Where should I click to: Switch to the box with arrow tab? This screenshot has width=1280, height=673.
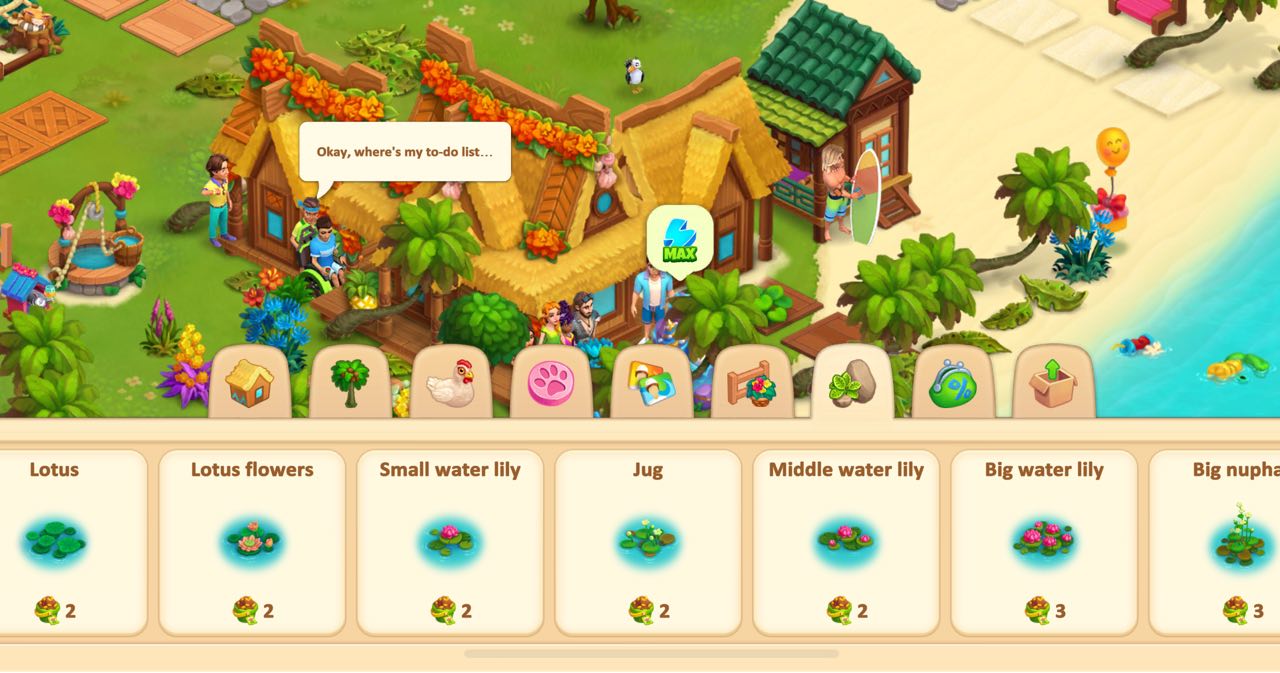click(x=1053, y=384)
